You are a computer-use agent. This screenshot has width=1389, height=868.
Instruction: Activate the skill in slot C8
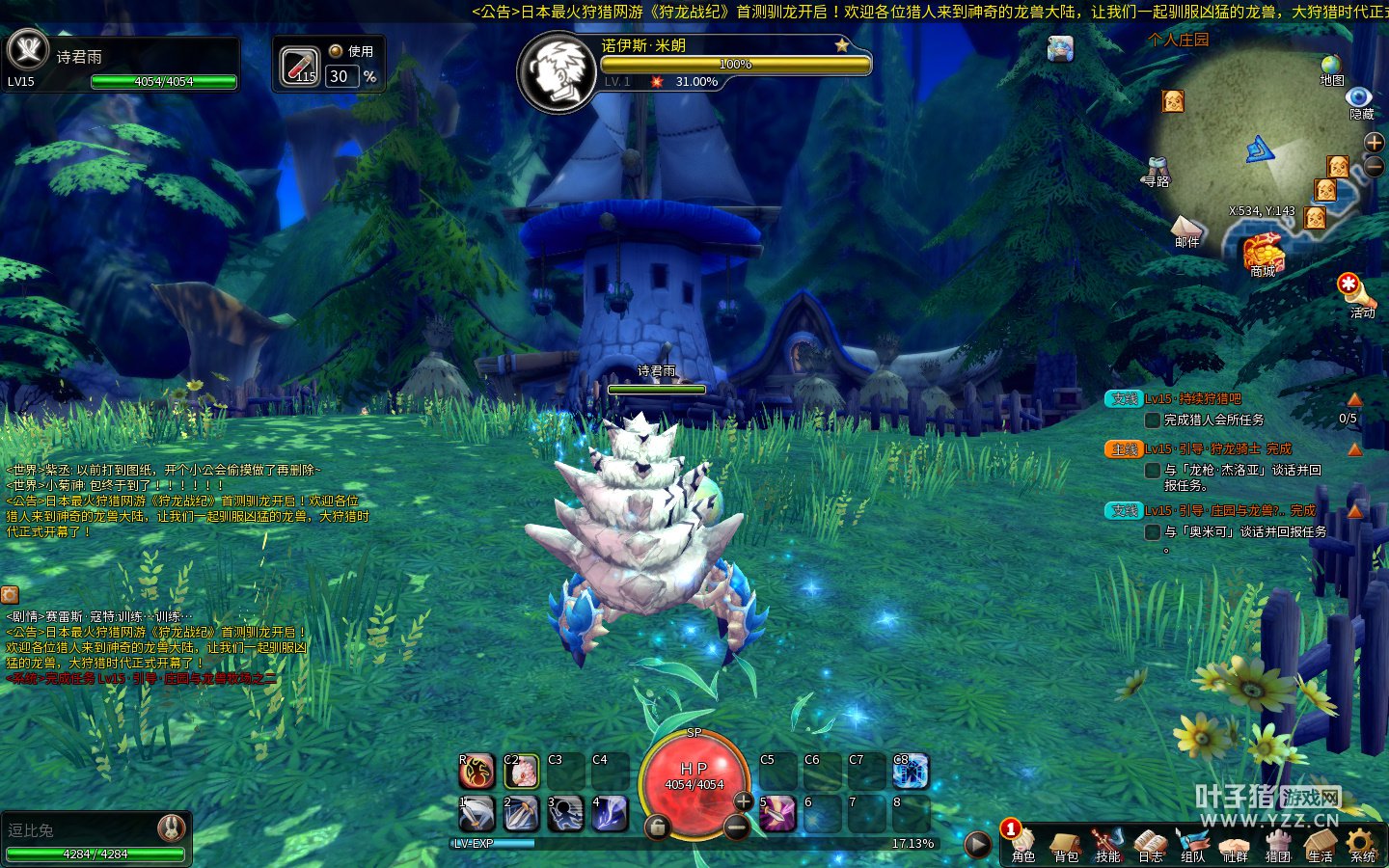pos(911,771)
